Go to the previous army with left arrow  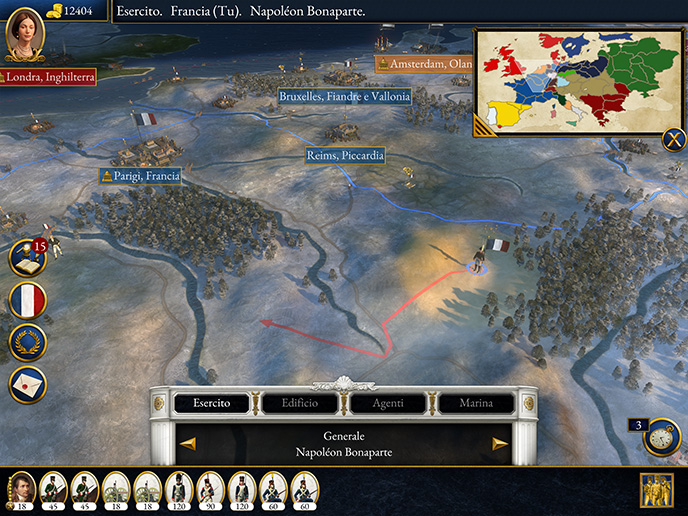click(x=188, y=444)
